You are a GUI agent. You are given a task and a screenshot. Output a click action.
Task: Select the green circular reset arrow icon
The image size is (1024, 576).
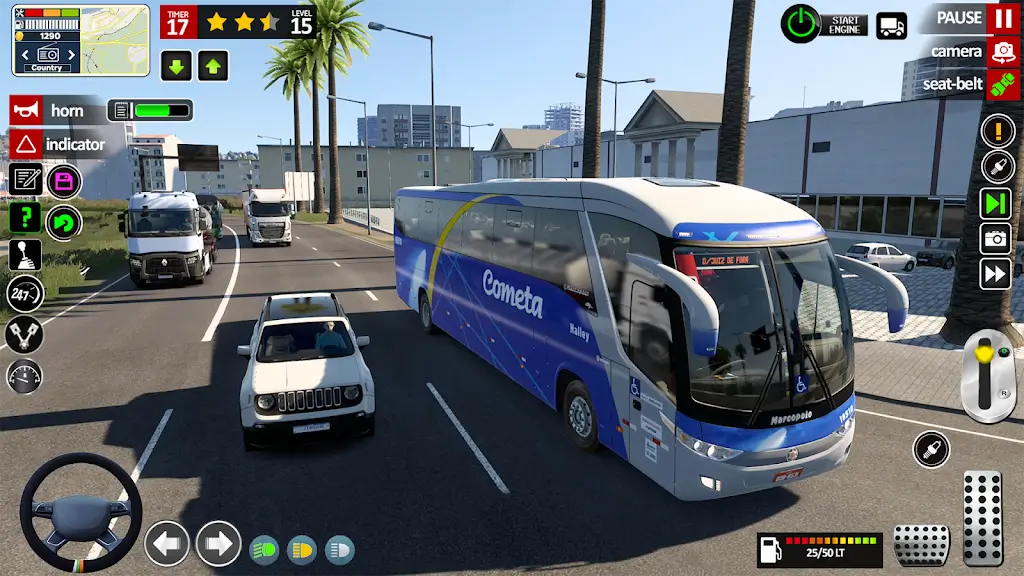pos(64,222)
